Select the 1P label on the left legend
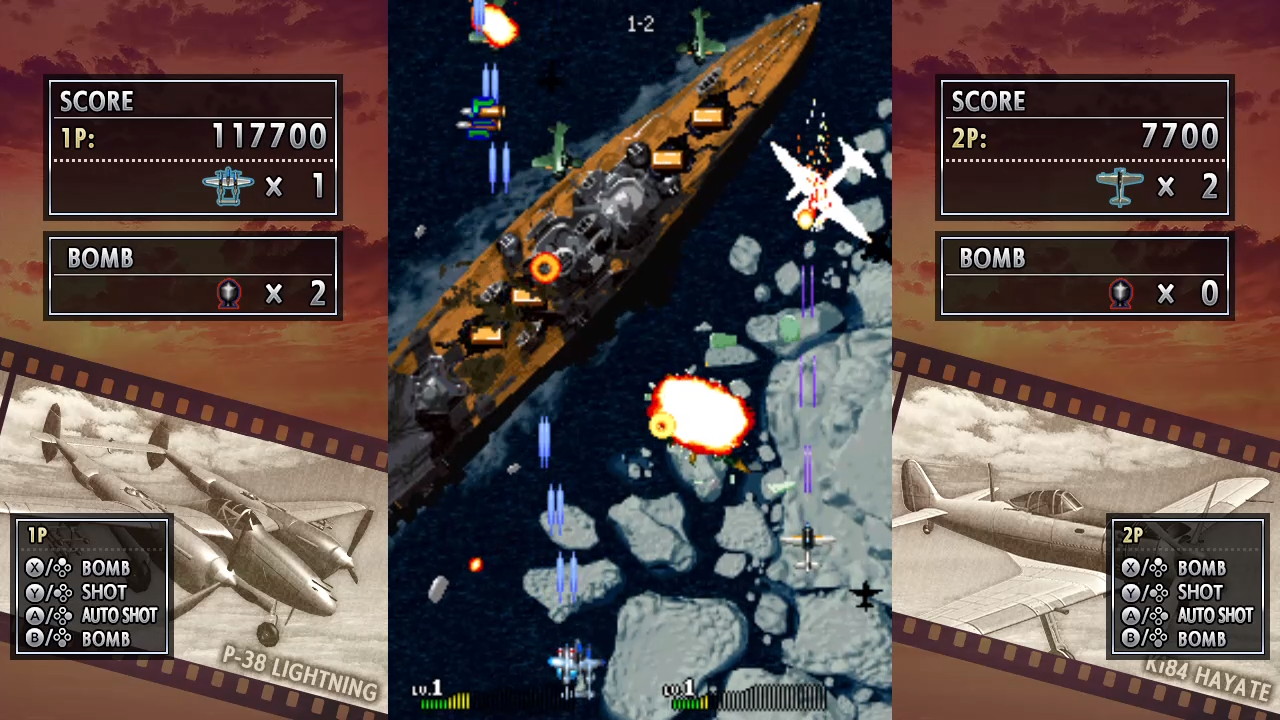The image size is (1280, 720). pyautogui.click(x=37, y=536)
